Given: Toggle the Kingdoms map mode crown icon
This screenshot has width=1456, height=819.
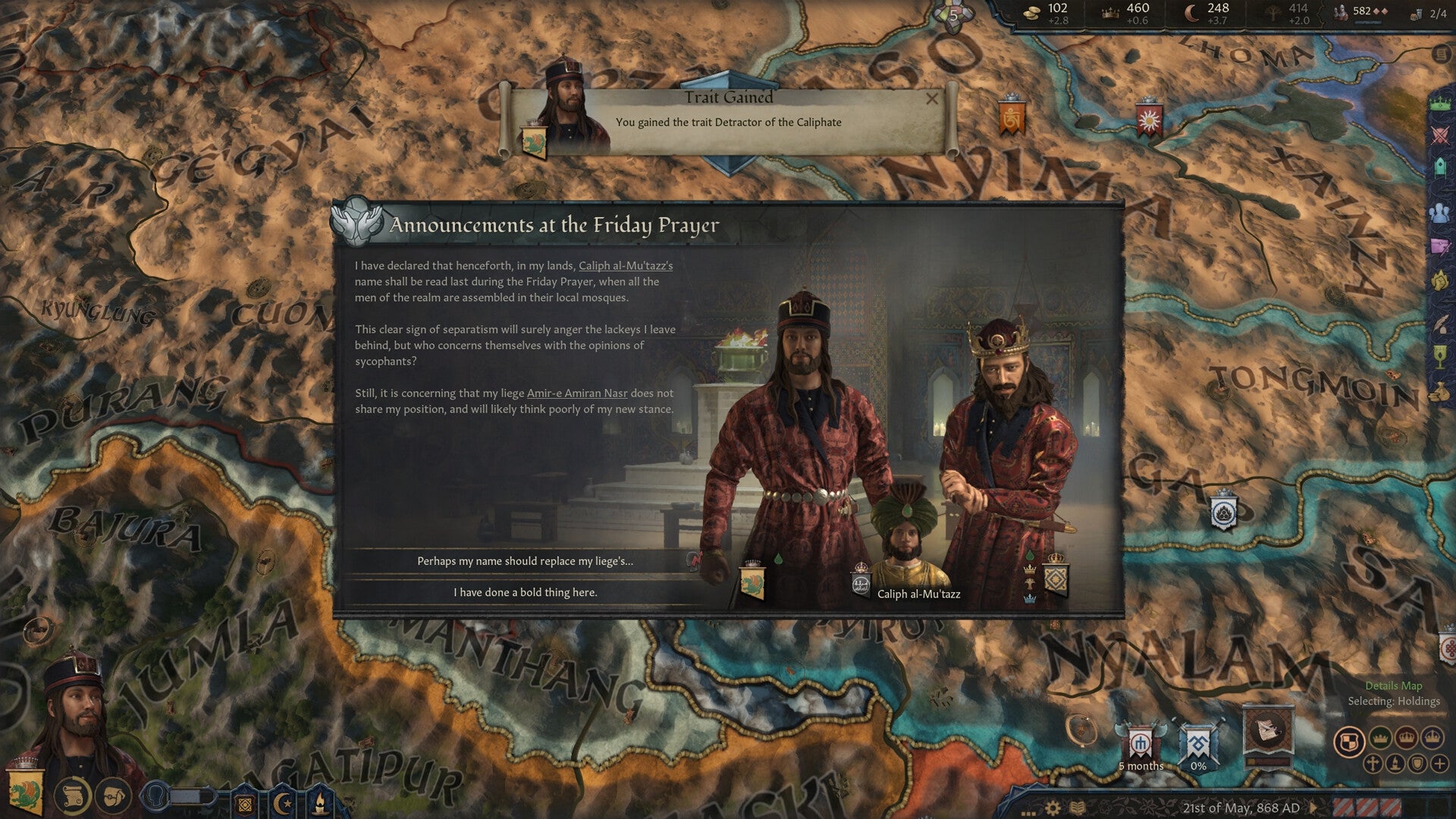Looking at the screenshot, I should [1406, 738].
